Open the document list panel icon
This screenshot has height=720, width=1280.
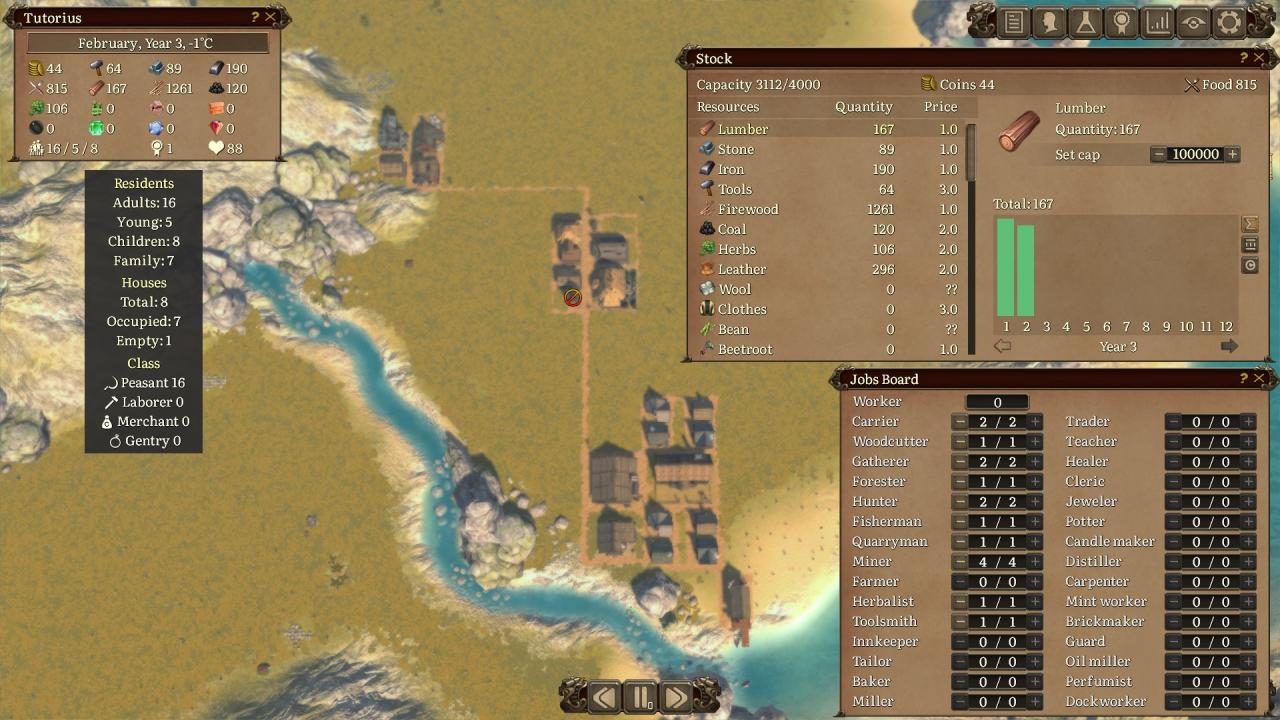point(1014,22)
